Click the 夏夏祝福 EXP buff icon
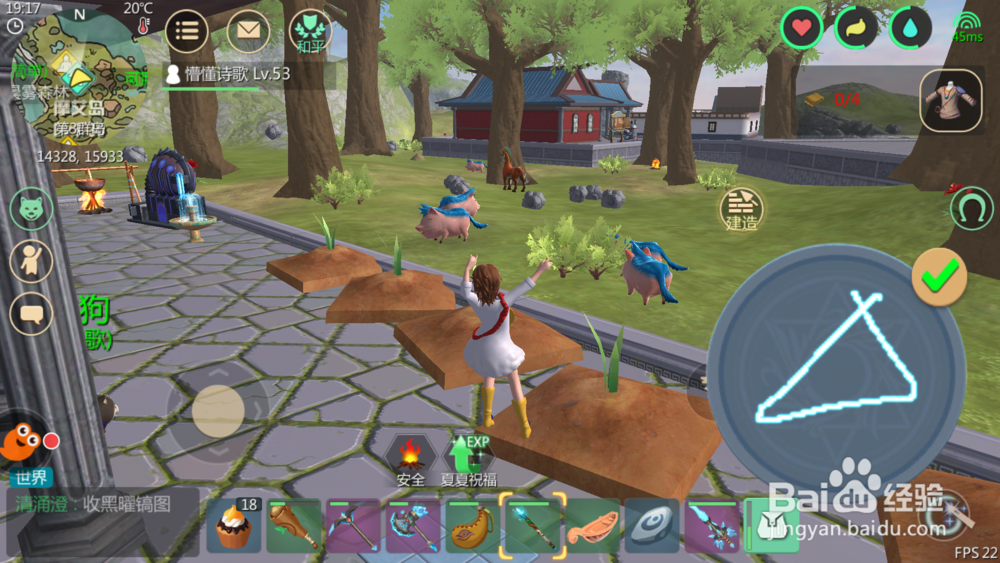The image size is (1000, 563). point(468,461)
